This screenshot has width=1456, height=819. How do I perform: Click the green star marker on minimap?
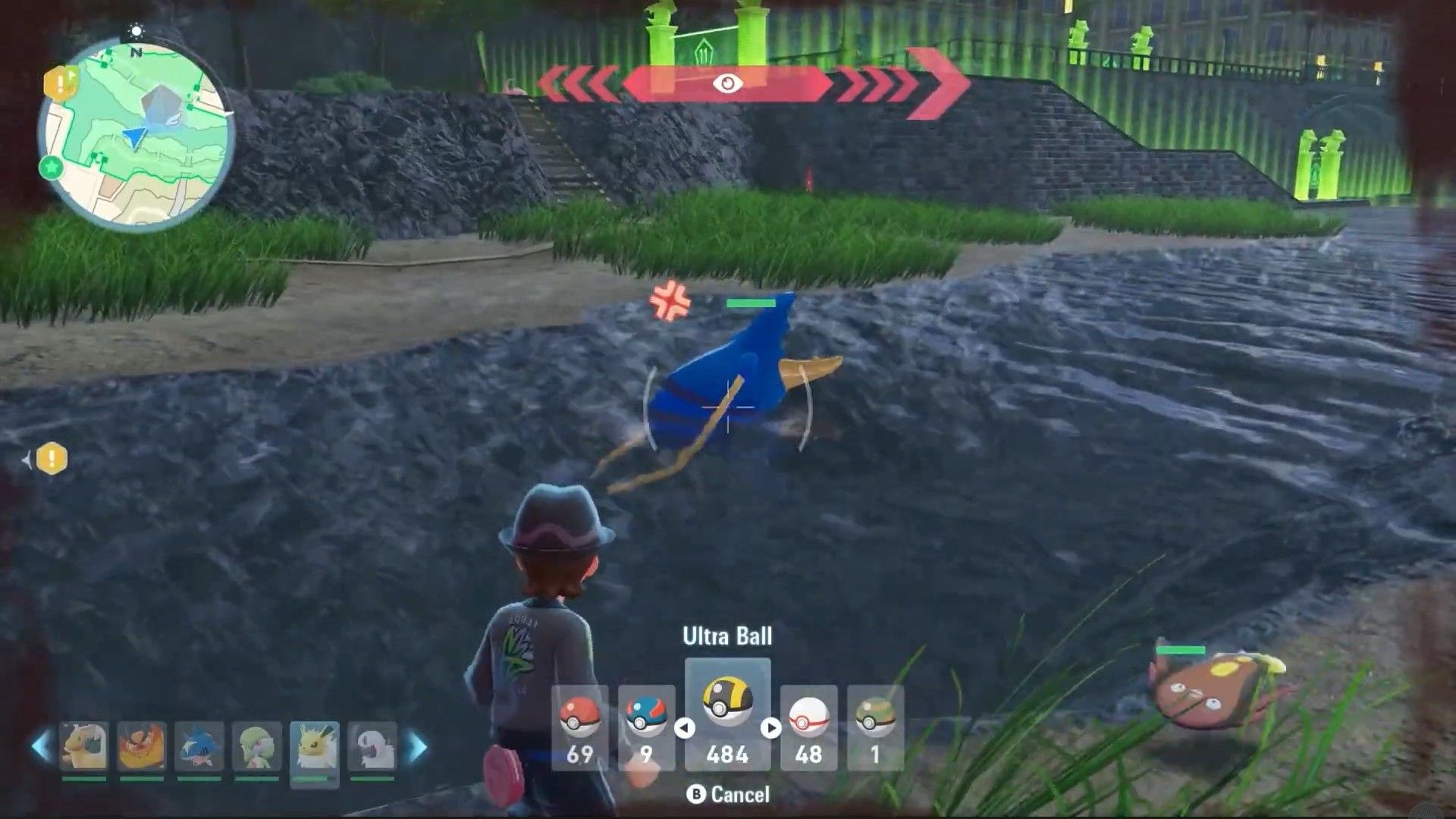pyautogui.click(x=52, y=167)
